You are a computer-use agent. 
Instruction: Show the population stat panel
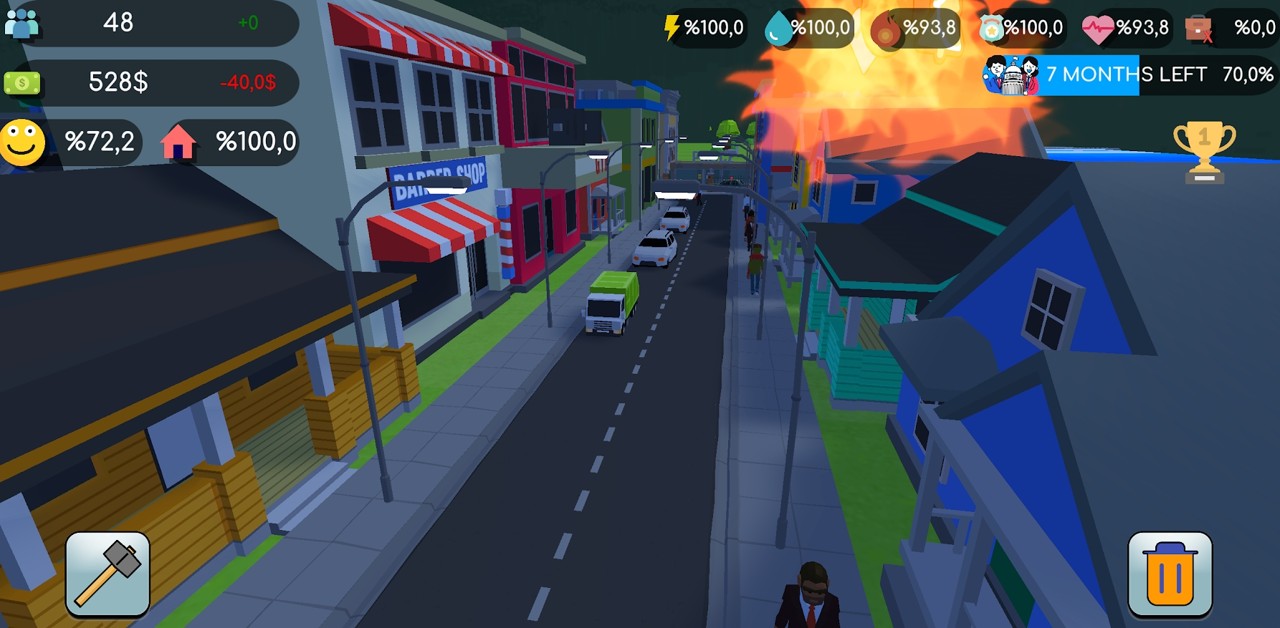[150, 23]
